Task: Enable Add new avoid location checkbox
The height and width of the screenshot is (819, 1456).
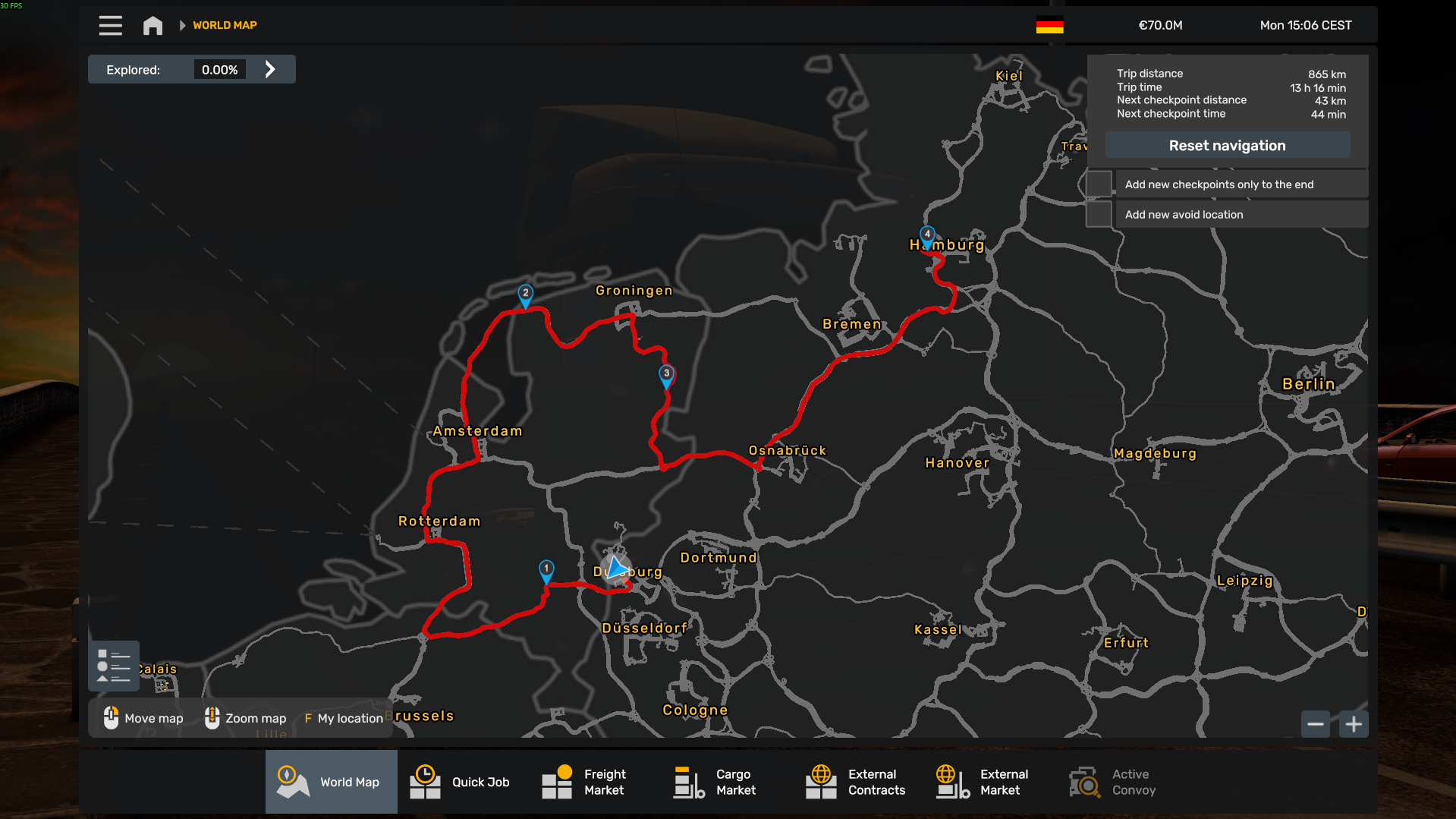Action: 1099,215
